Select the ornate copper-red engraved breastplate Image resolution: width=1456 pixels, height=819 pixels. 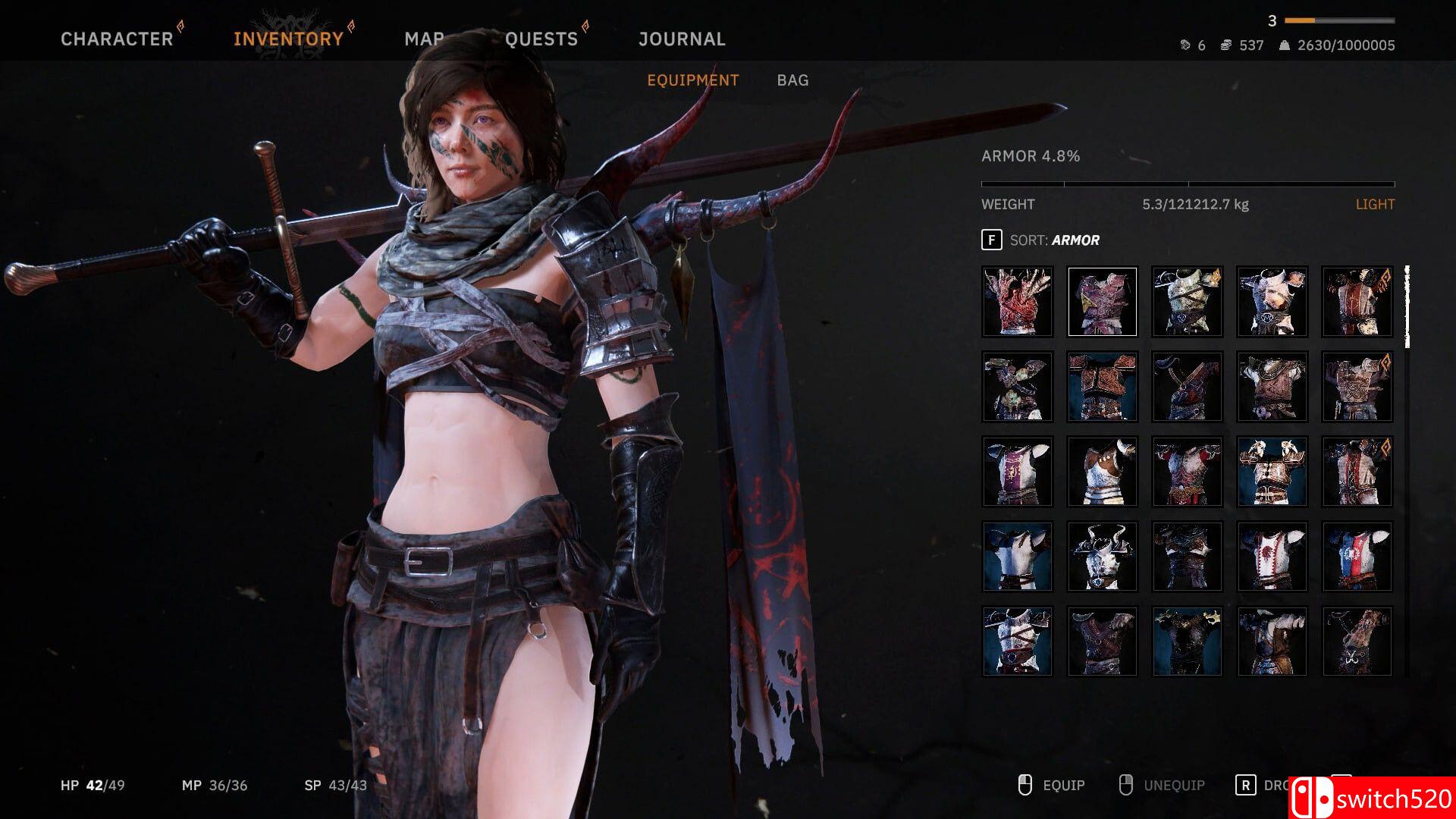pyautogui.click(x=1103, y=386)
